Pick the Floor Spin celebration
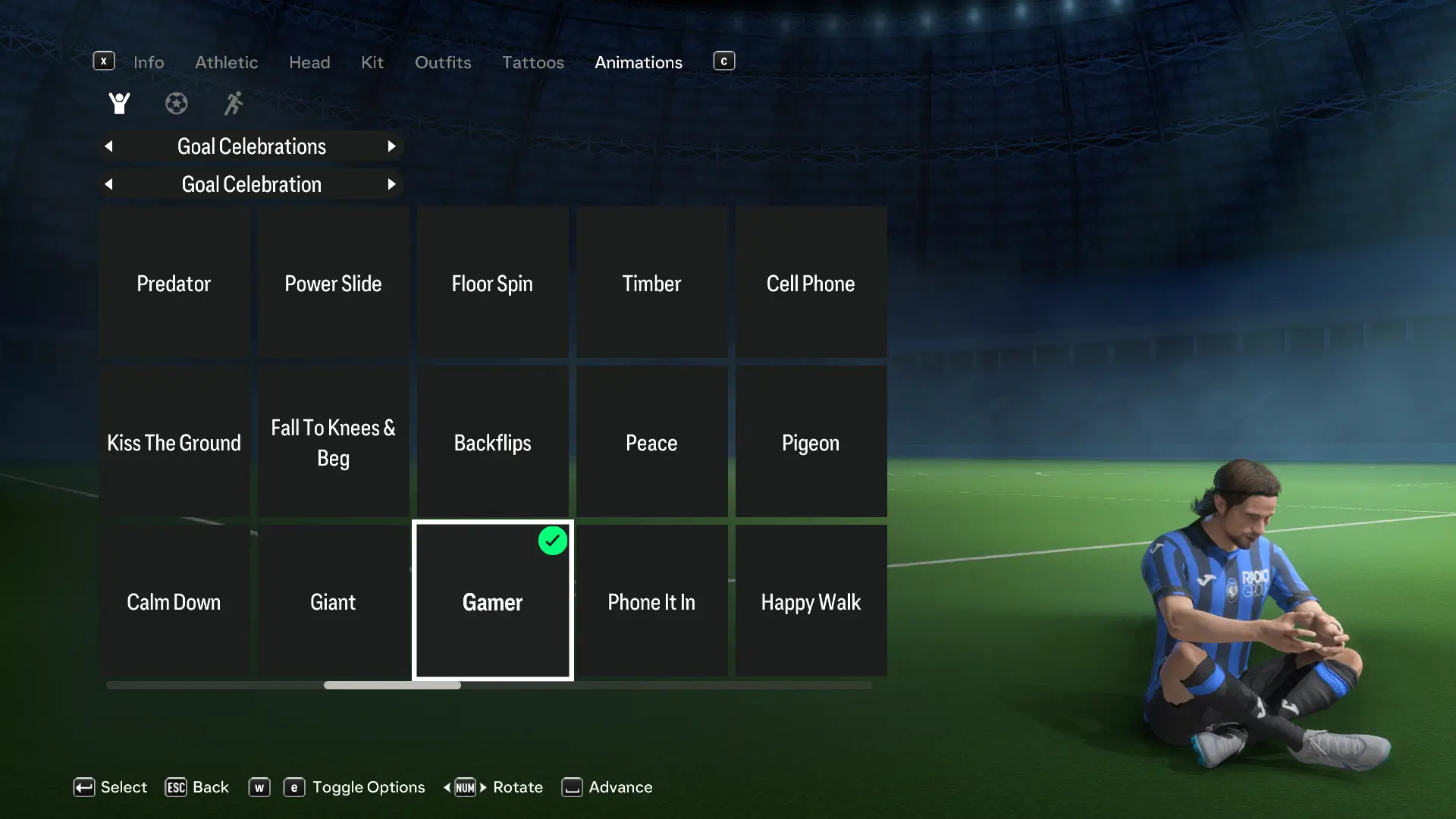 (493, 283)
